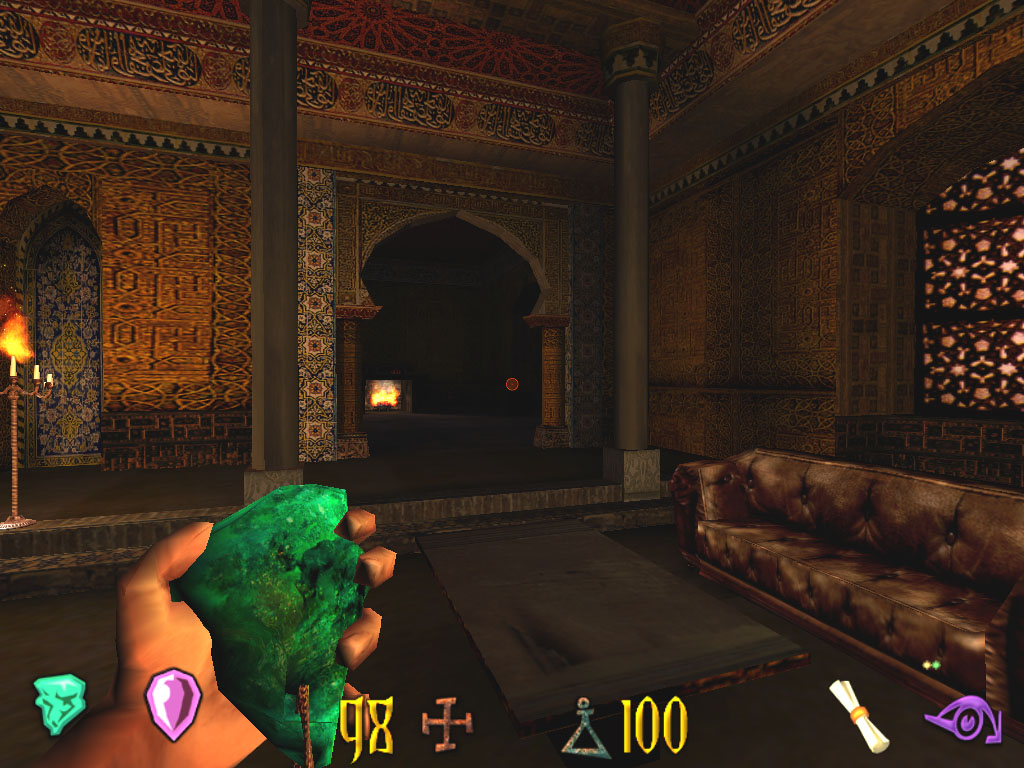
Task: Select the teal Gel'ziabar stone weapon icon
Action: click(x=59, y=703)
